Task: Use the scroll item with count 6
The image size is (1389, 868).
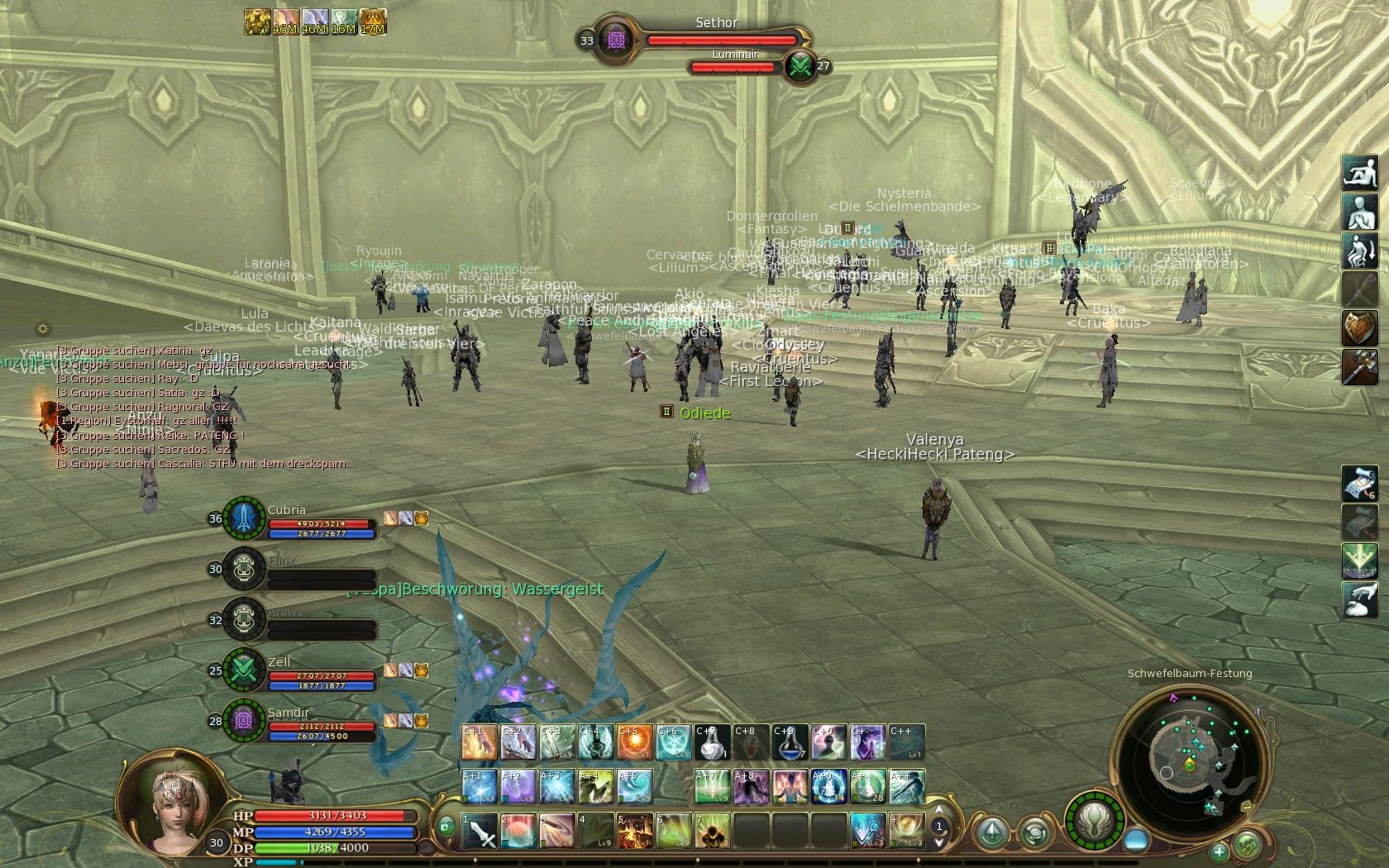Action: (x=1359, y=484)
